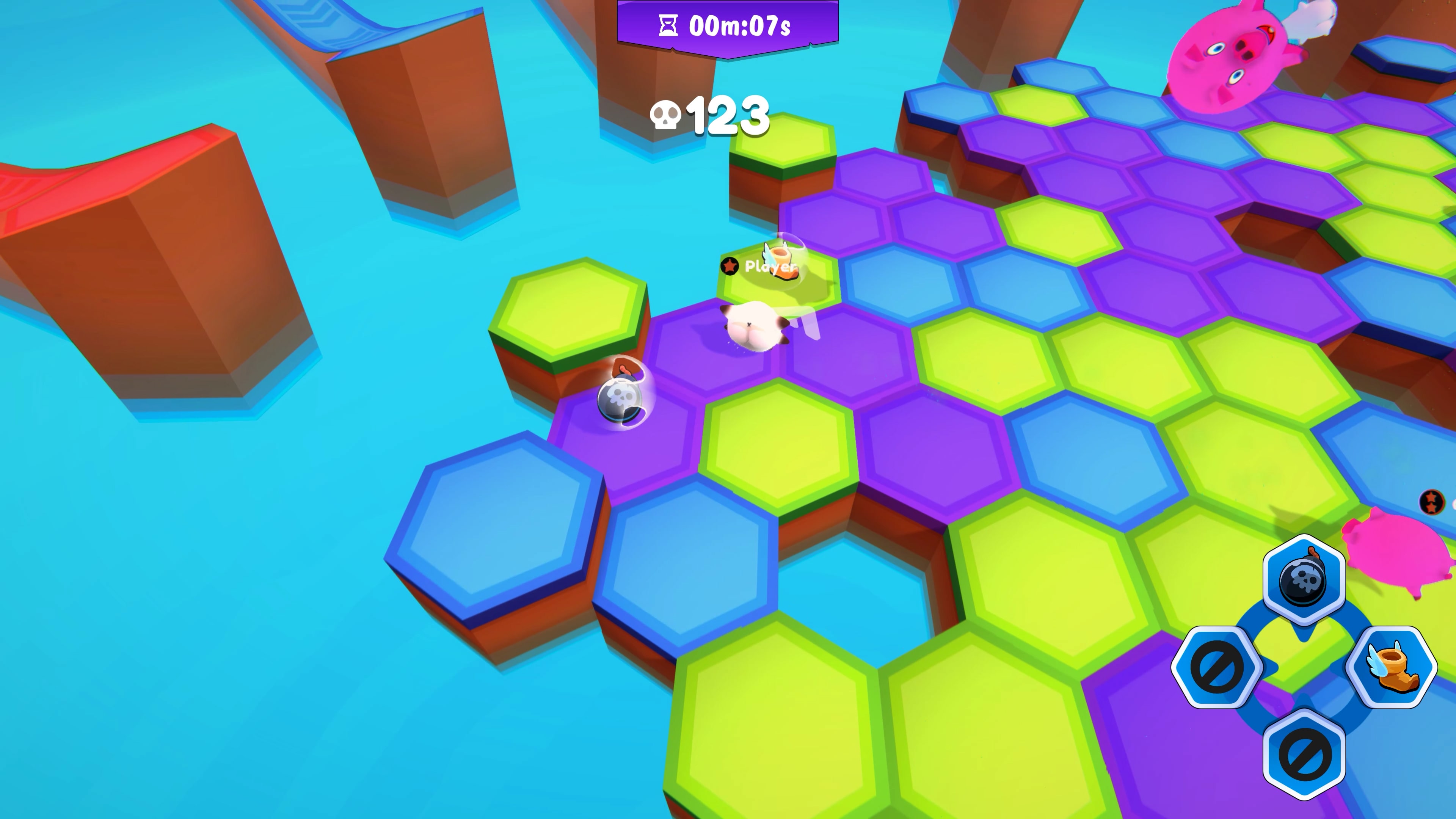
Task: Click the winged boot above the player character
Action: point(781,260)
